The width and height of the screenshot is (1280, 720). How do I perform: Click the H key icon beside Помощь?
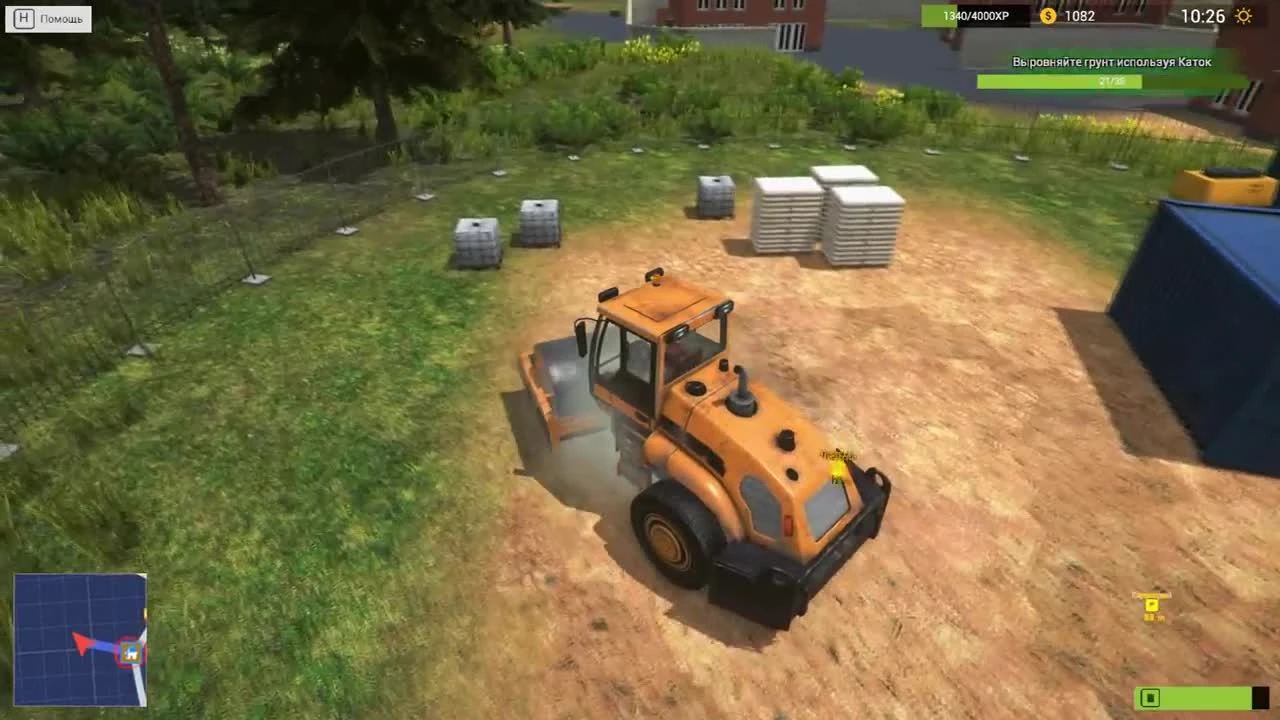[23, 18]
